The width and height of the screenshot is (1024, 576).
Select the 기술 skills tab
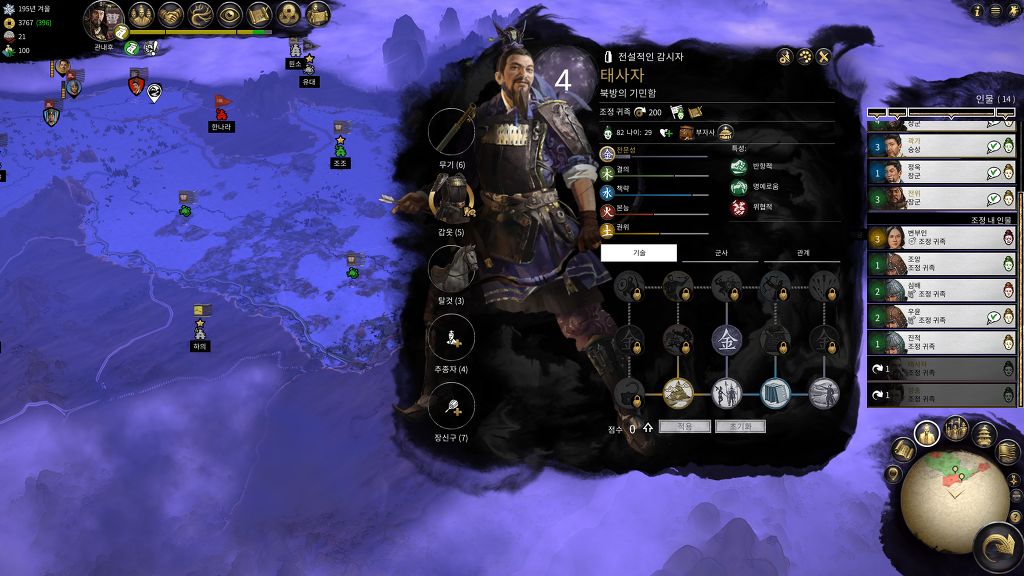tap(638, 253)
